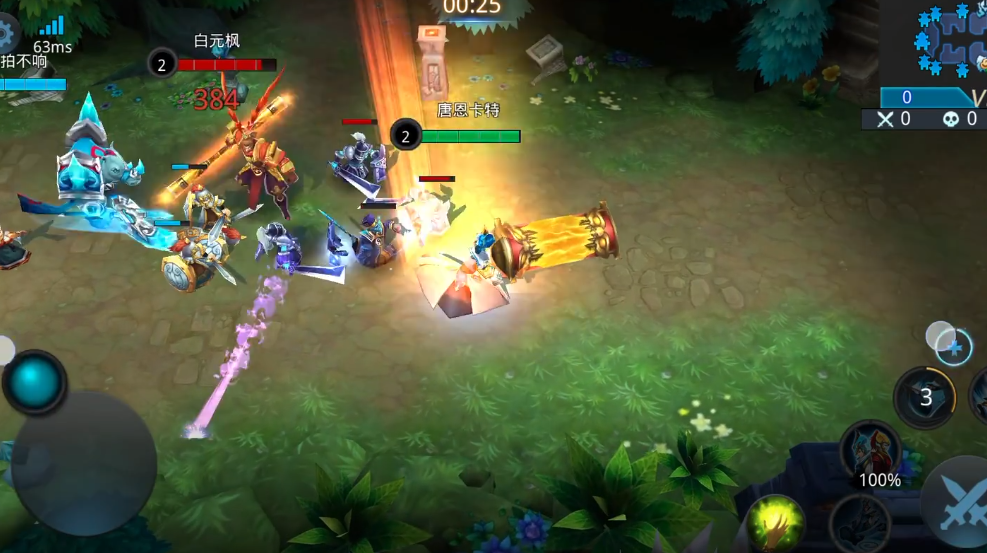Viewport: 987px width, 553px height.
Task: Tap the glowing teal orb button
Action: pyautogui.click(x=35, y=381)
